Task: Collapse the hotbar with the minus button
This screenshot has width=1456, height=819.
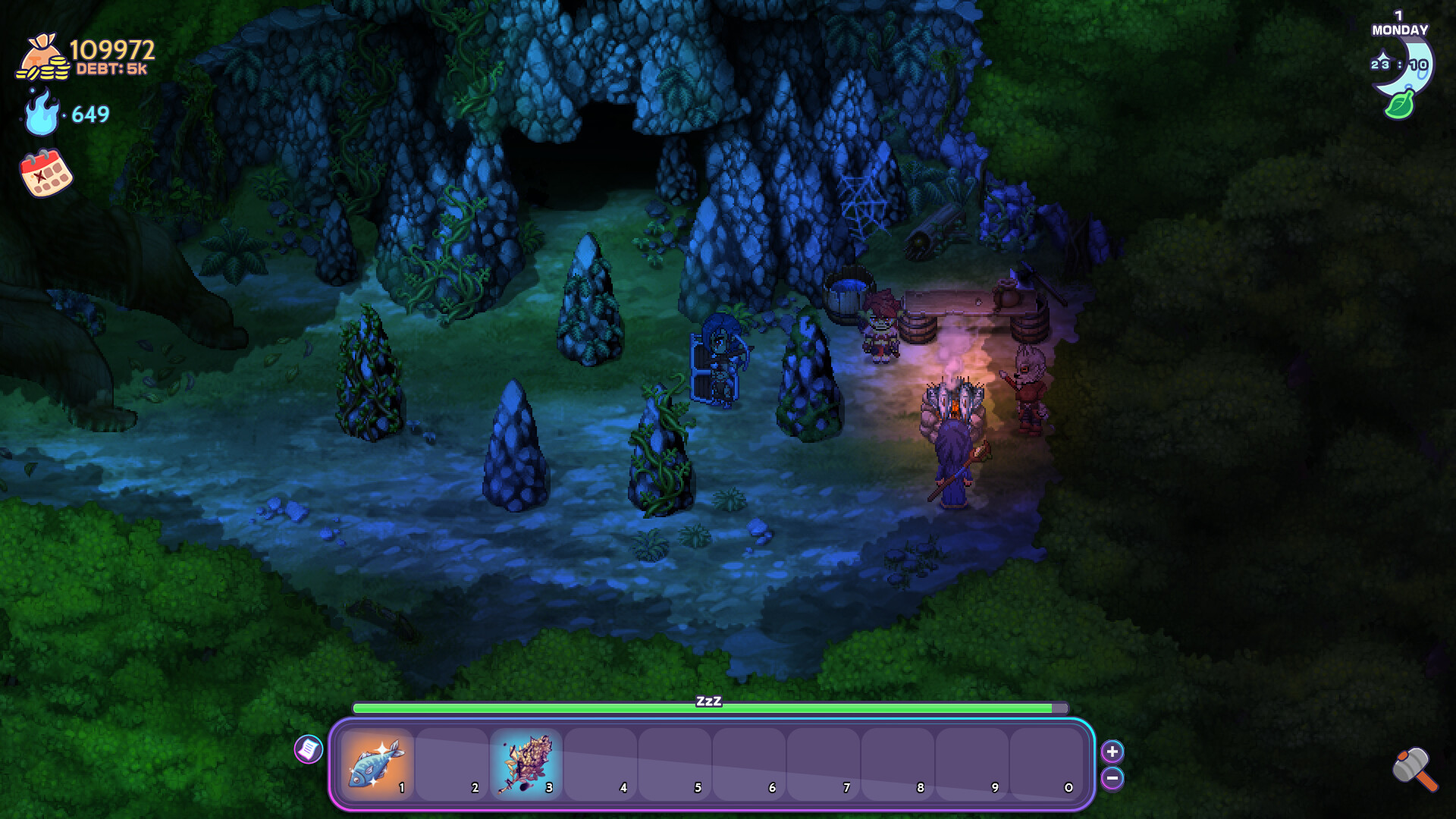Action: 1112,778
